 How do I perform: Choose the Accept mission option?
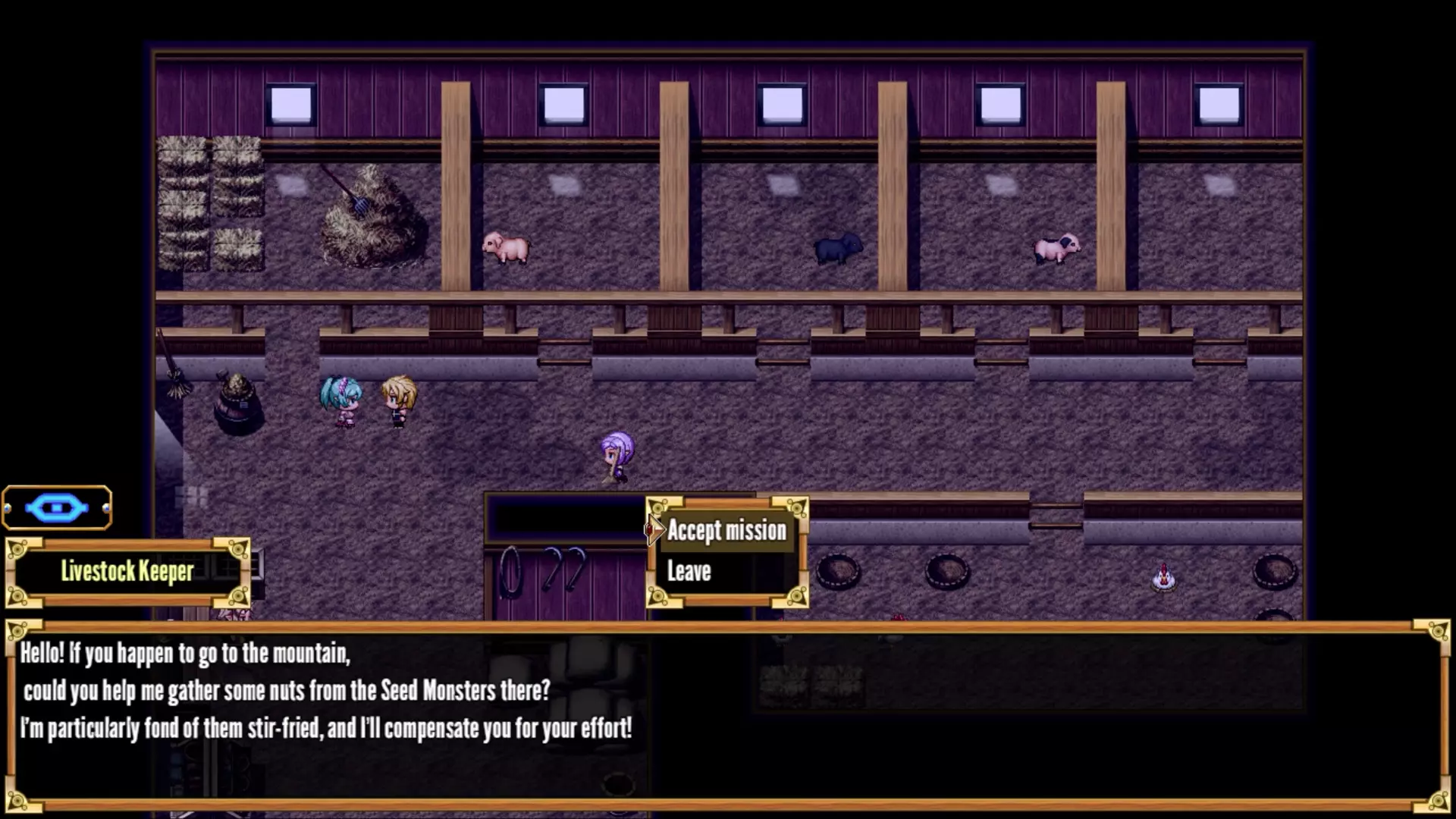click(726, 531)
